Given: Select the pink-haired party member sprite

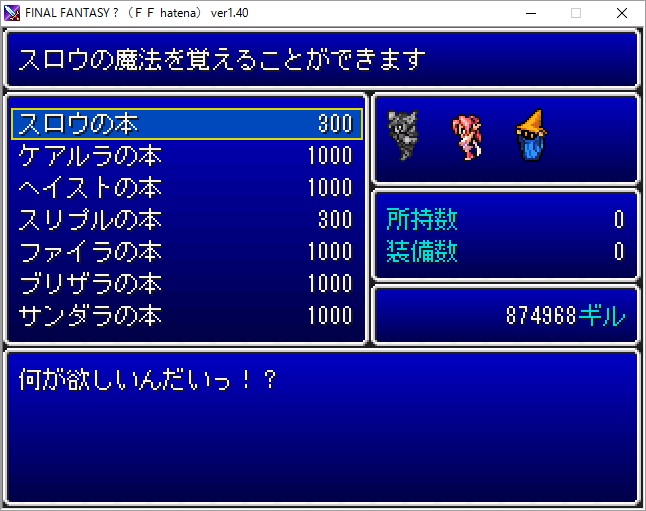Looking at the screenshot, I should 466,137.
